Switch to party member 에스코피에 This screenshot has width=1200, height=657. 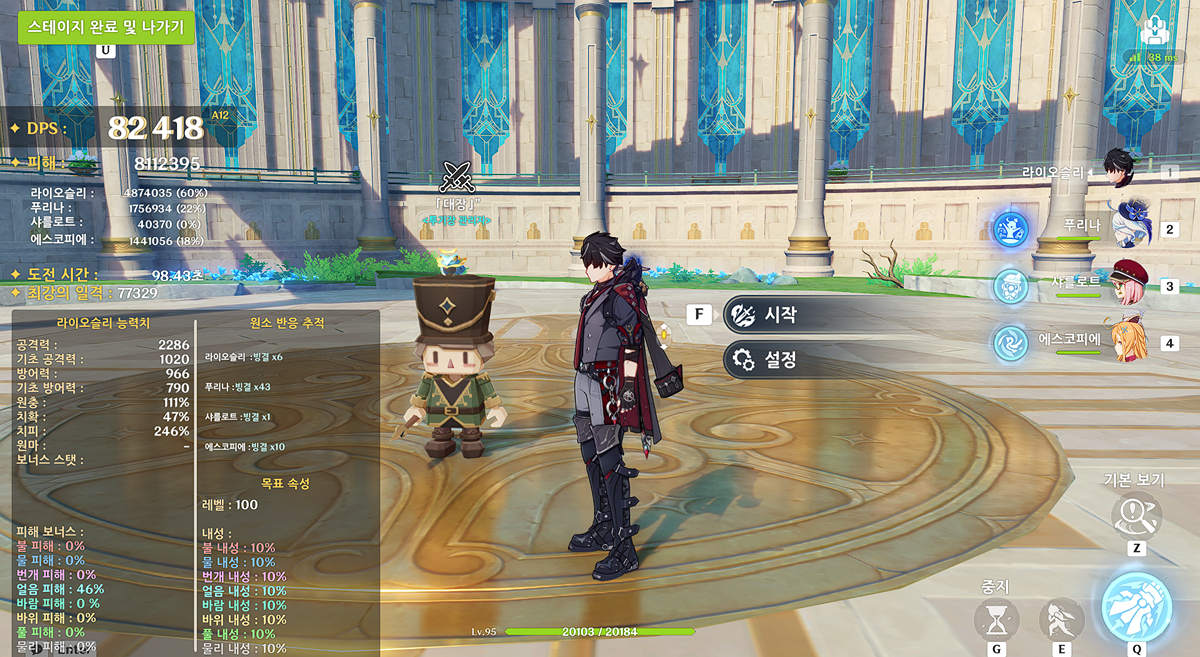click(x=1131, y=340)
